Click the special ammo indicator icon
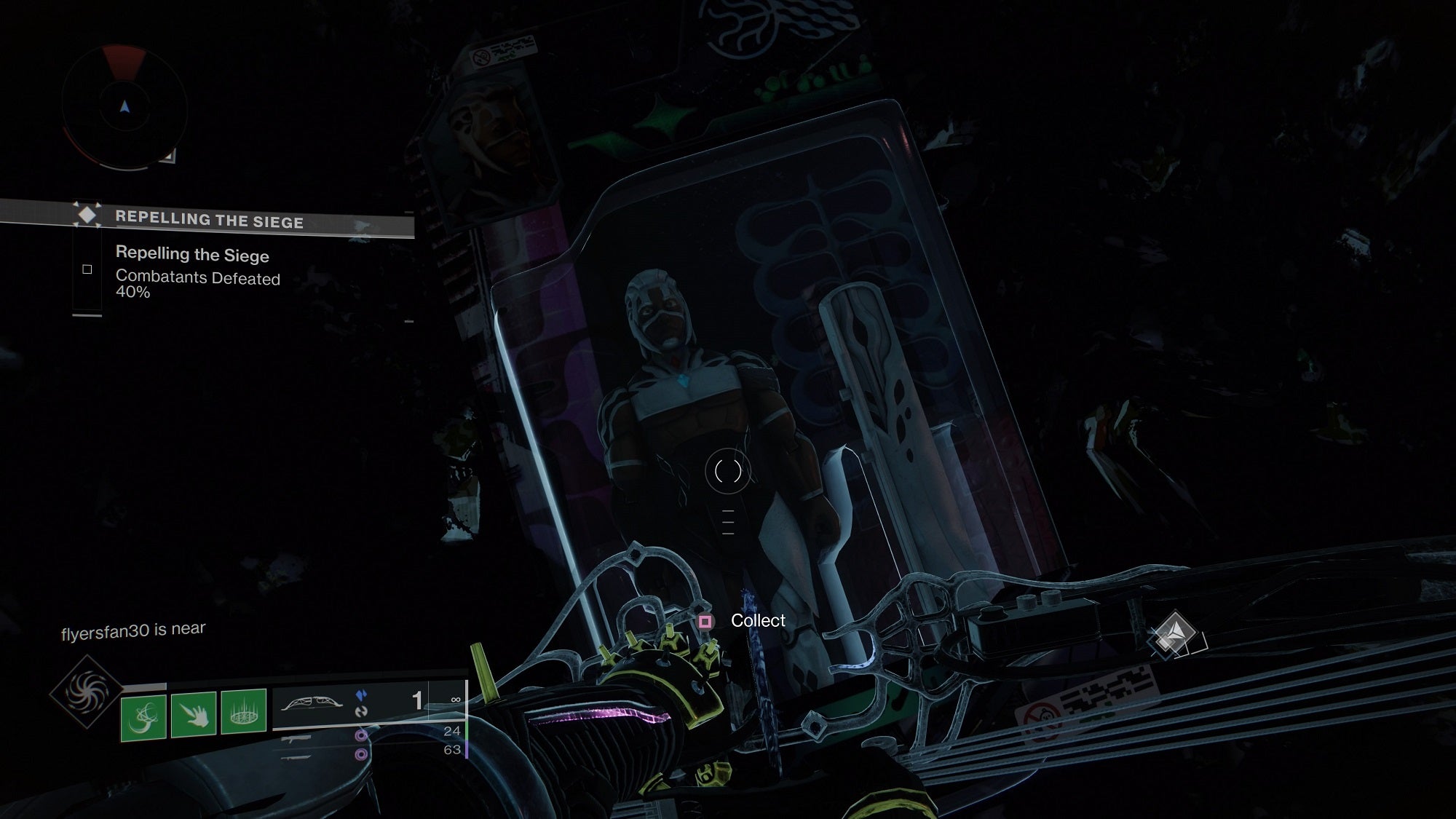 click(x=361, y=696)
